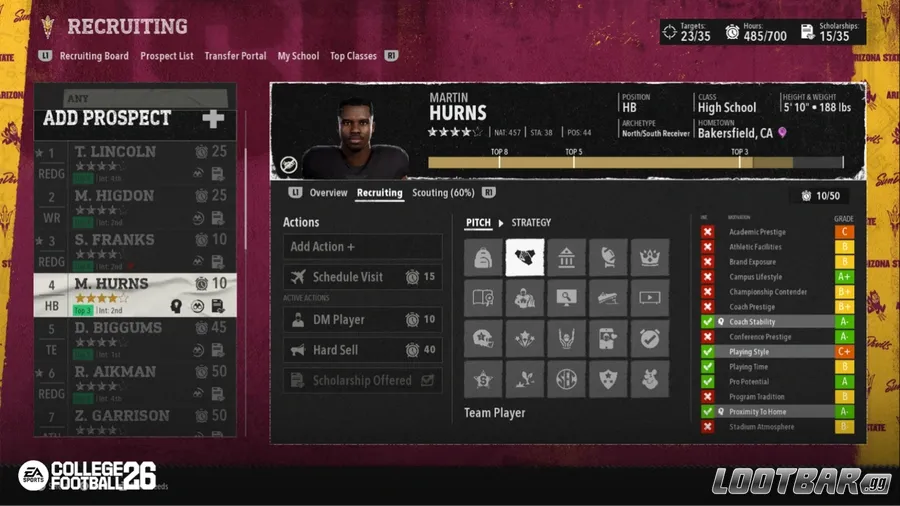Click the Add Action button
This screenshot has height=506, width=900.
pyautogui.click(x=362, y=247)
